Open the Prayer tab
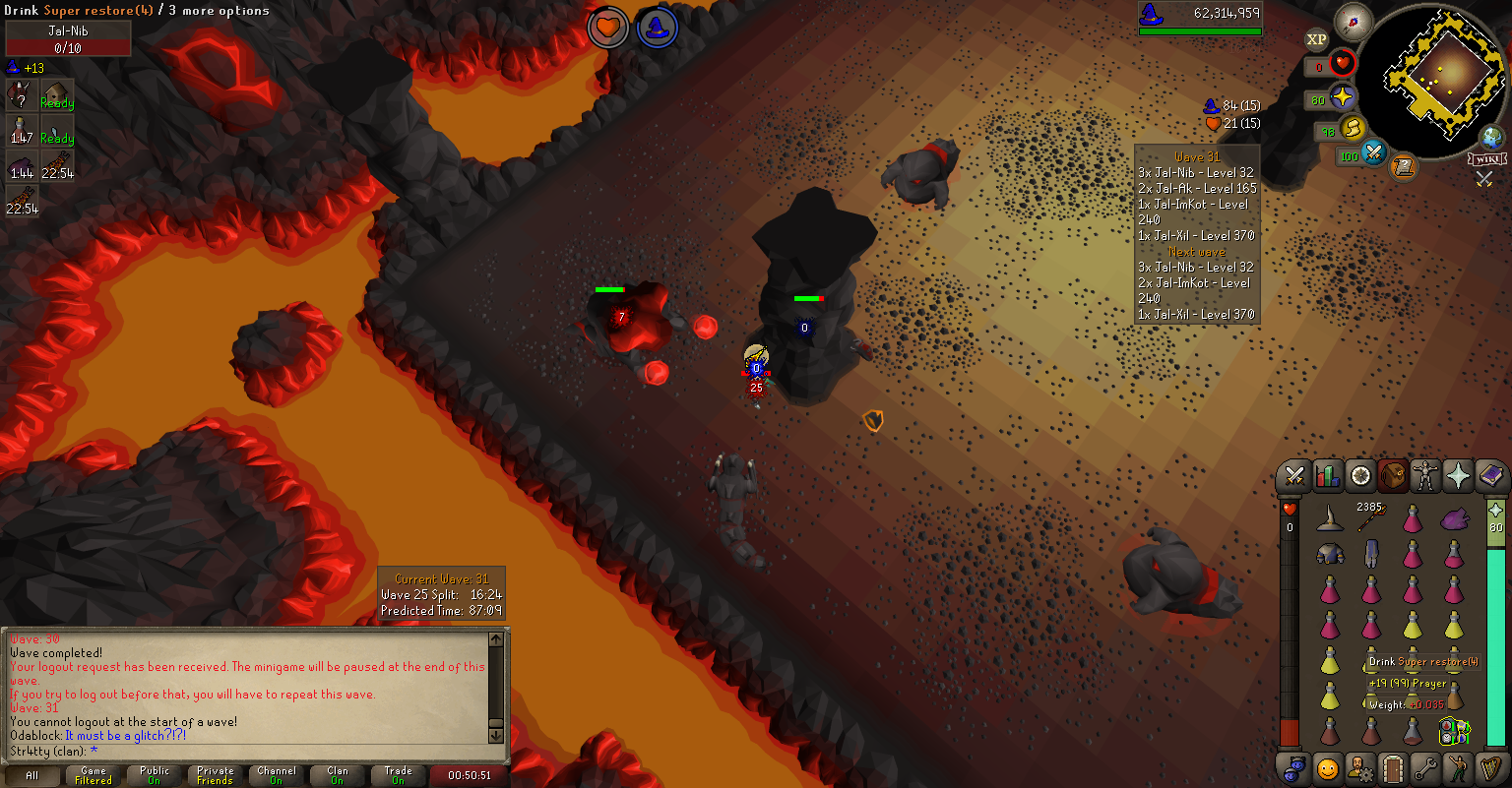Screen dimensions: 1512x788 click(1457, 476)
